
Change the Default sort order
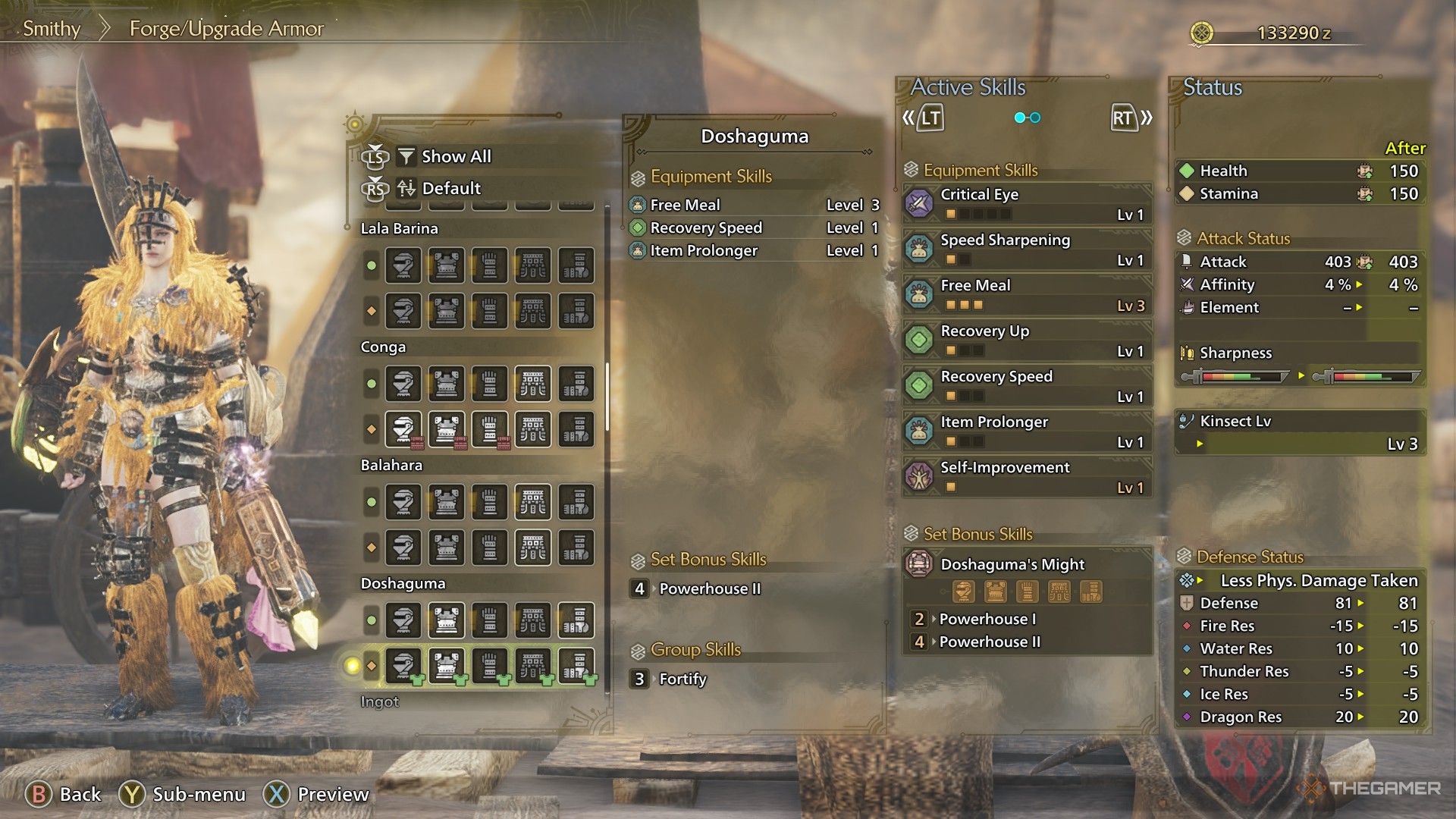point(450,189)
